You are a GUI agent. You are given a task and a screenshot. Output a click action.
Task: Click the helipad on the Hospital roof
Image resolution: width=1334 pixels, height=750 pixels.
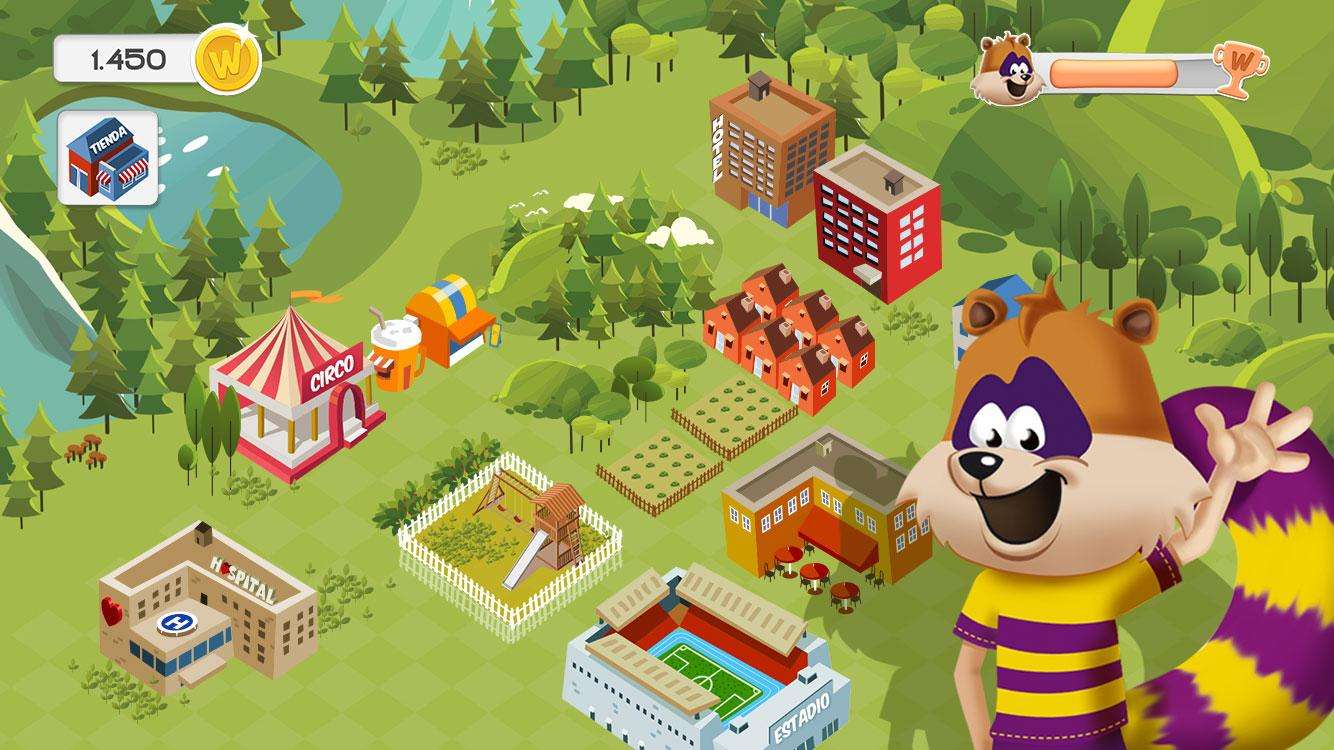(175, 625)
